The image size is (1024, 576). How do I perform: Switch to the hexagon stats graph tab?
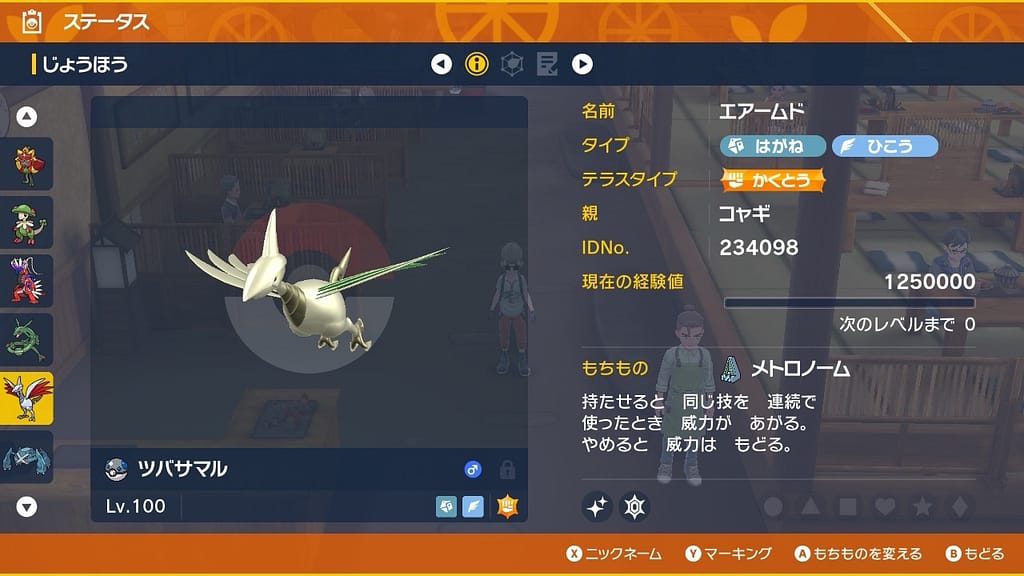click(x=512, y=65)
